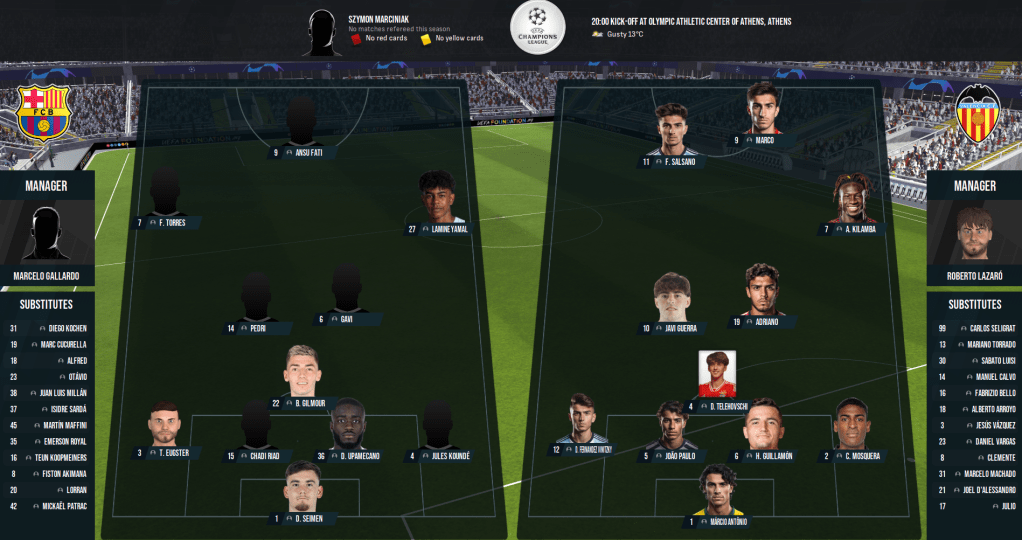Click Lamine Yamal's player portrait
The image size is (1022, 540).
pyautogui.click(x=437, y=198)
